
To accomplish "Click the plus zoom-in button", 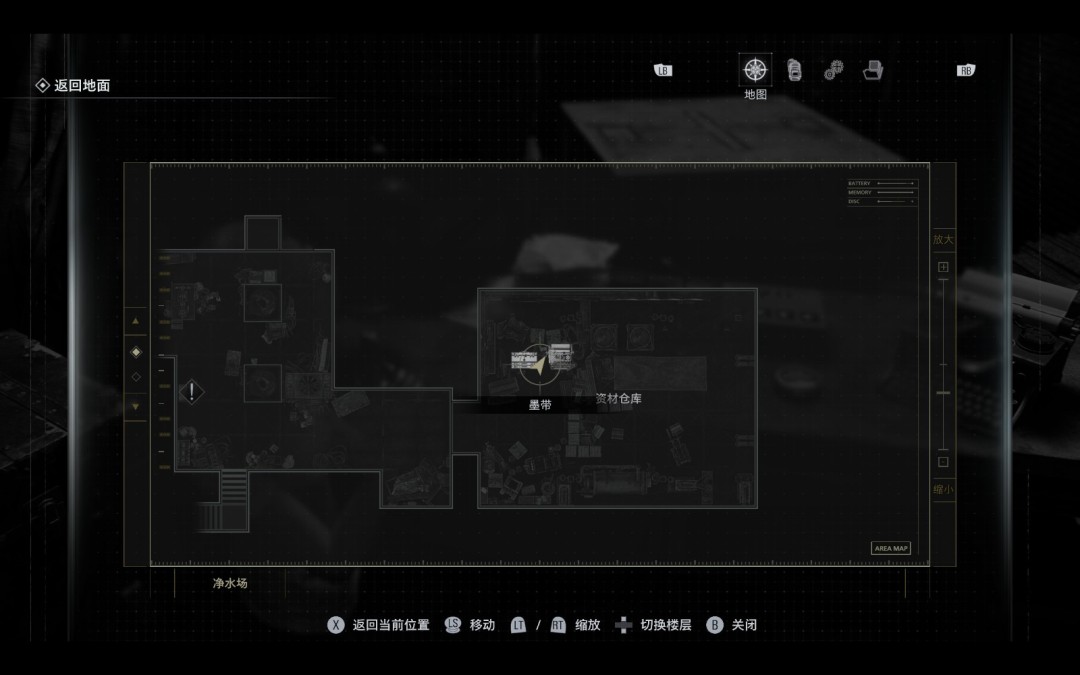I will point(943,267).
